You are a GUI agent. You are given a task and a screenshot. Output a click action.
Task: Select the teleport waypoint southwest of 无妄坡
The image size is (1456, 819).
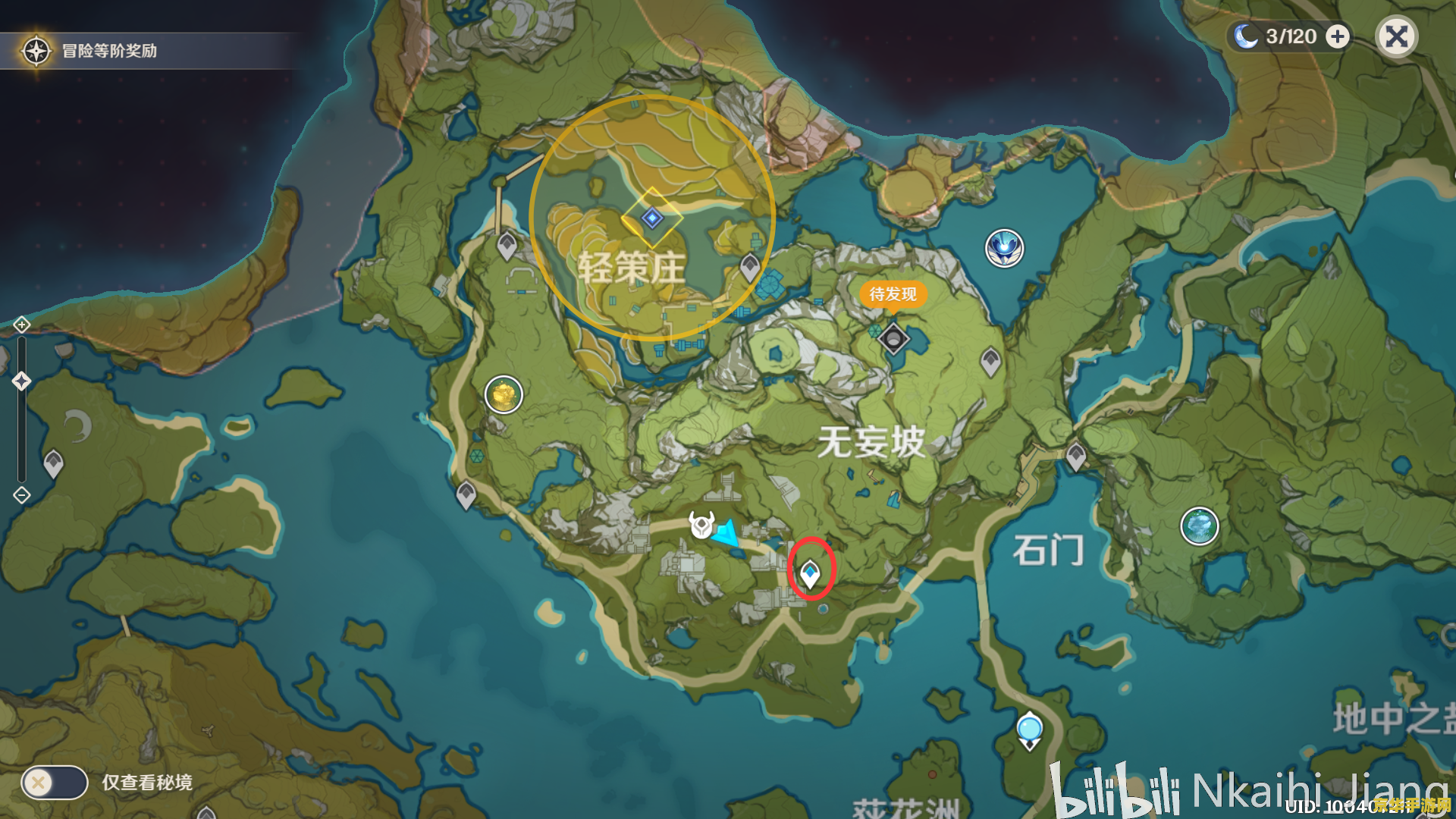click(466, 494)
